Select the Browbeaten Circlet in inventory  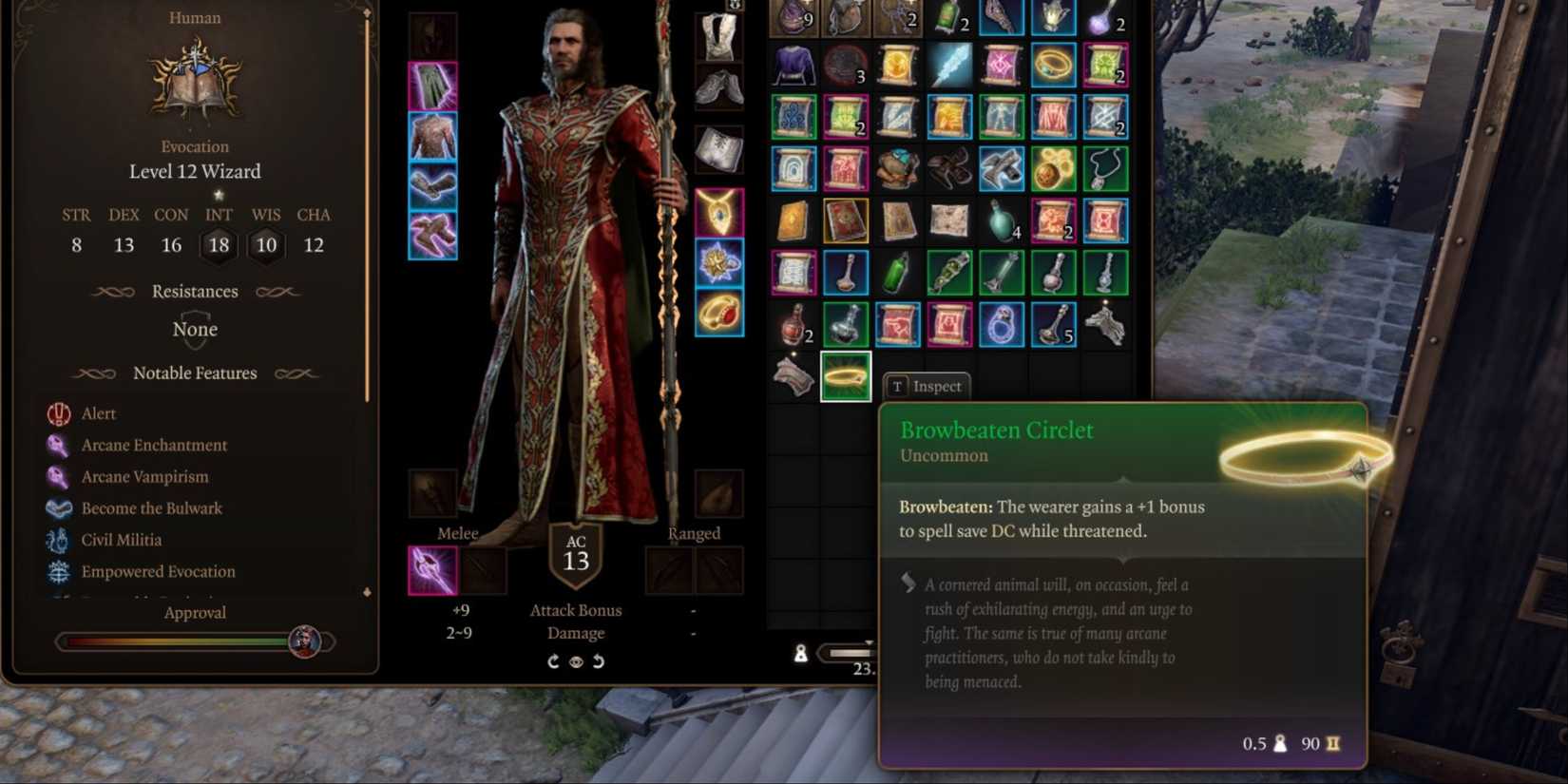pyautogui.click(x=845, y=375)
